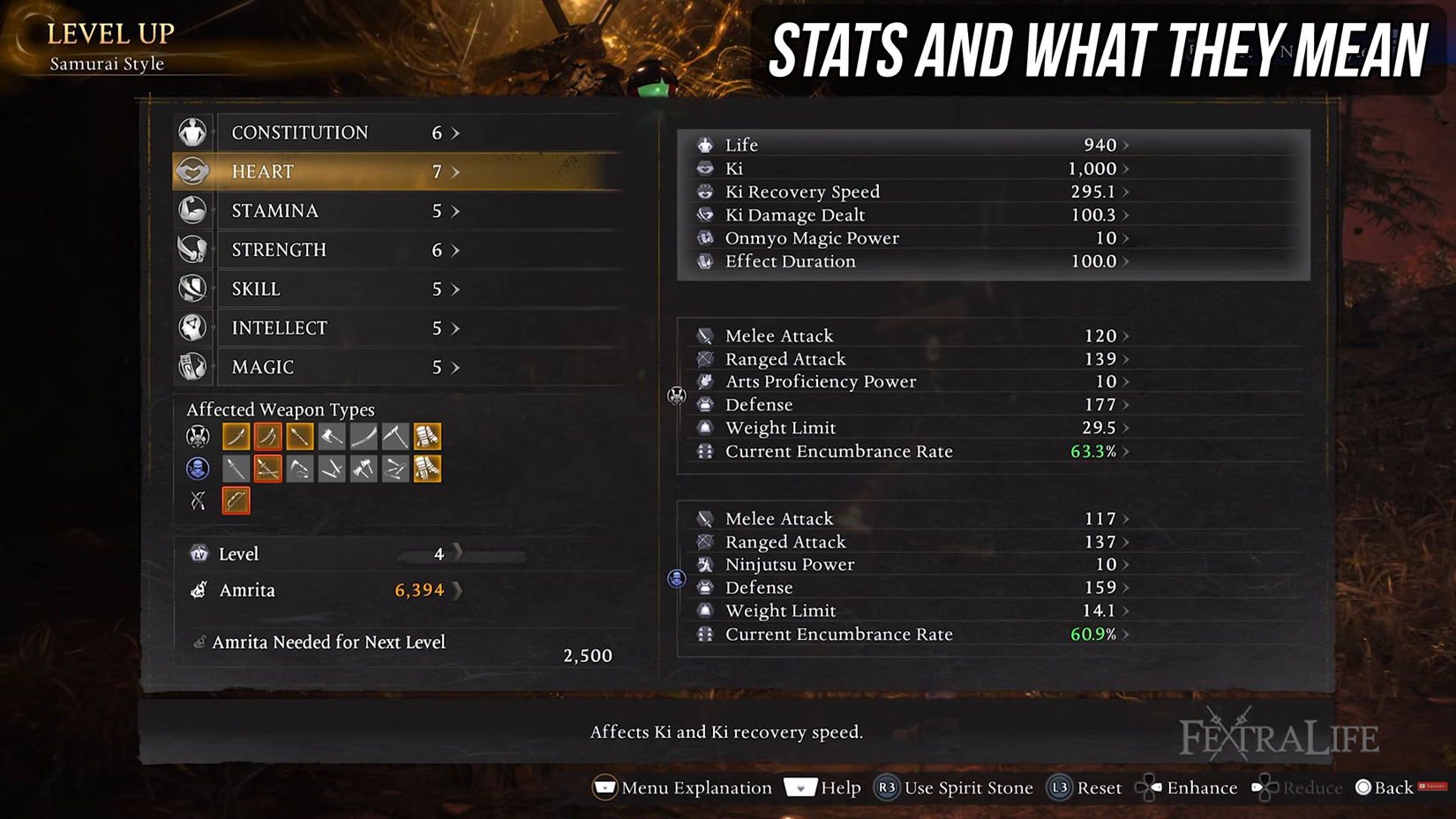Viewport: 1456px width, 819px height.
Task: Select the dual swords weapon icon
Action: tap(267, 435)
